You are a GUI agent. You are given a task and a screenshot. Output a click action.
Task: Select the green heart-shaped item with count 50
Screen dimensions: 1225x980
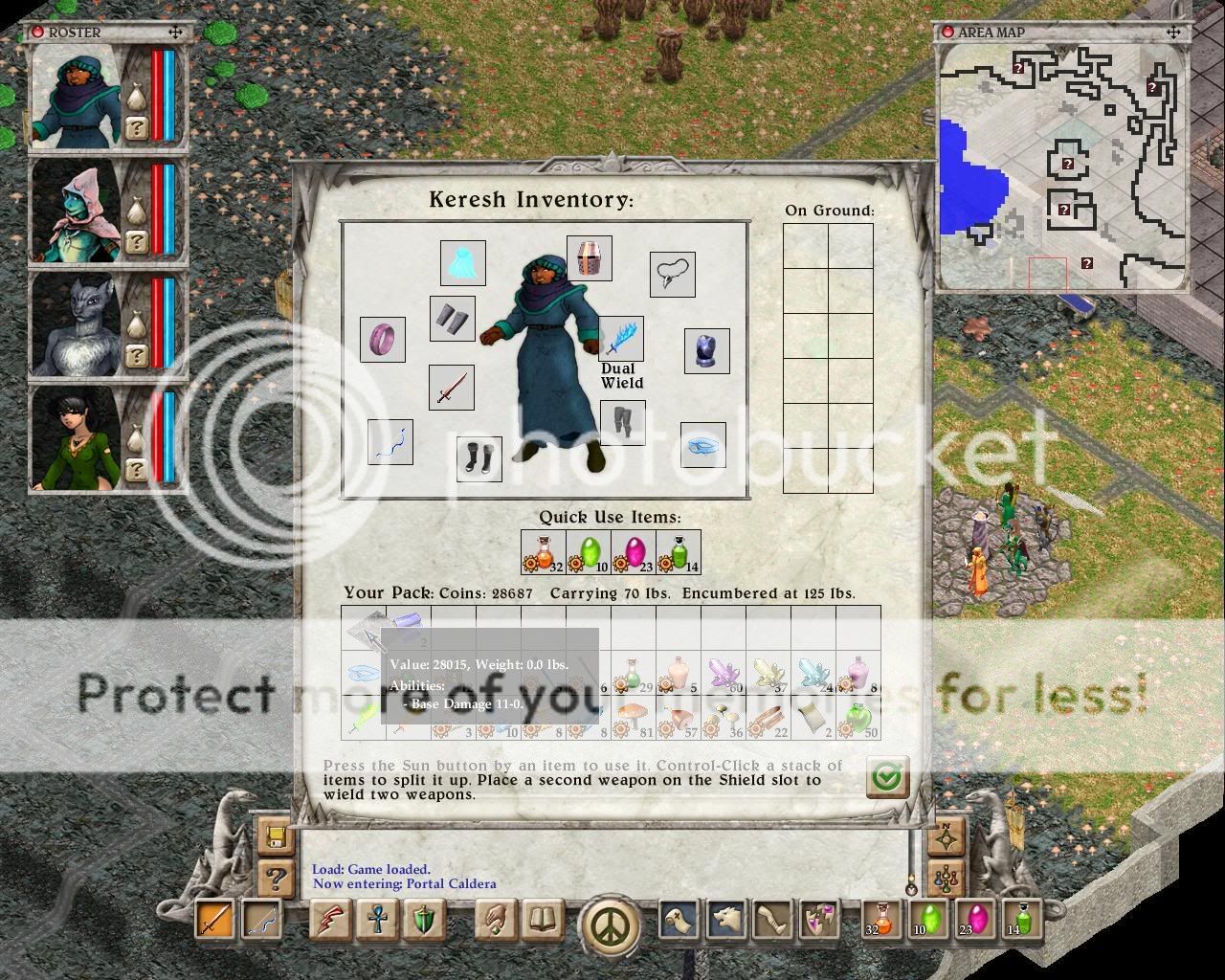[858, 718]
